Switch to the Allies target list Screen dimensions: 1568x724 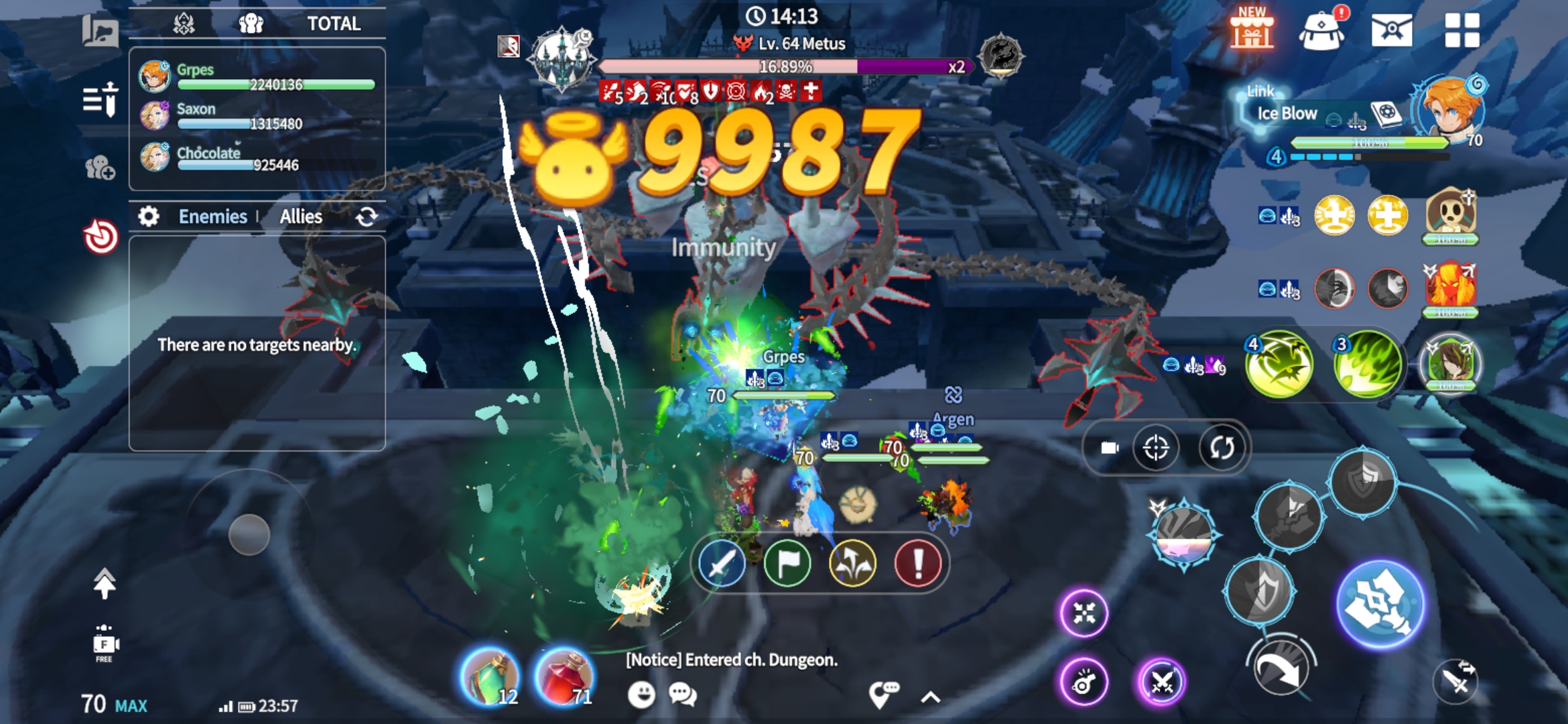tap(301, 217)
